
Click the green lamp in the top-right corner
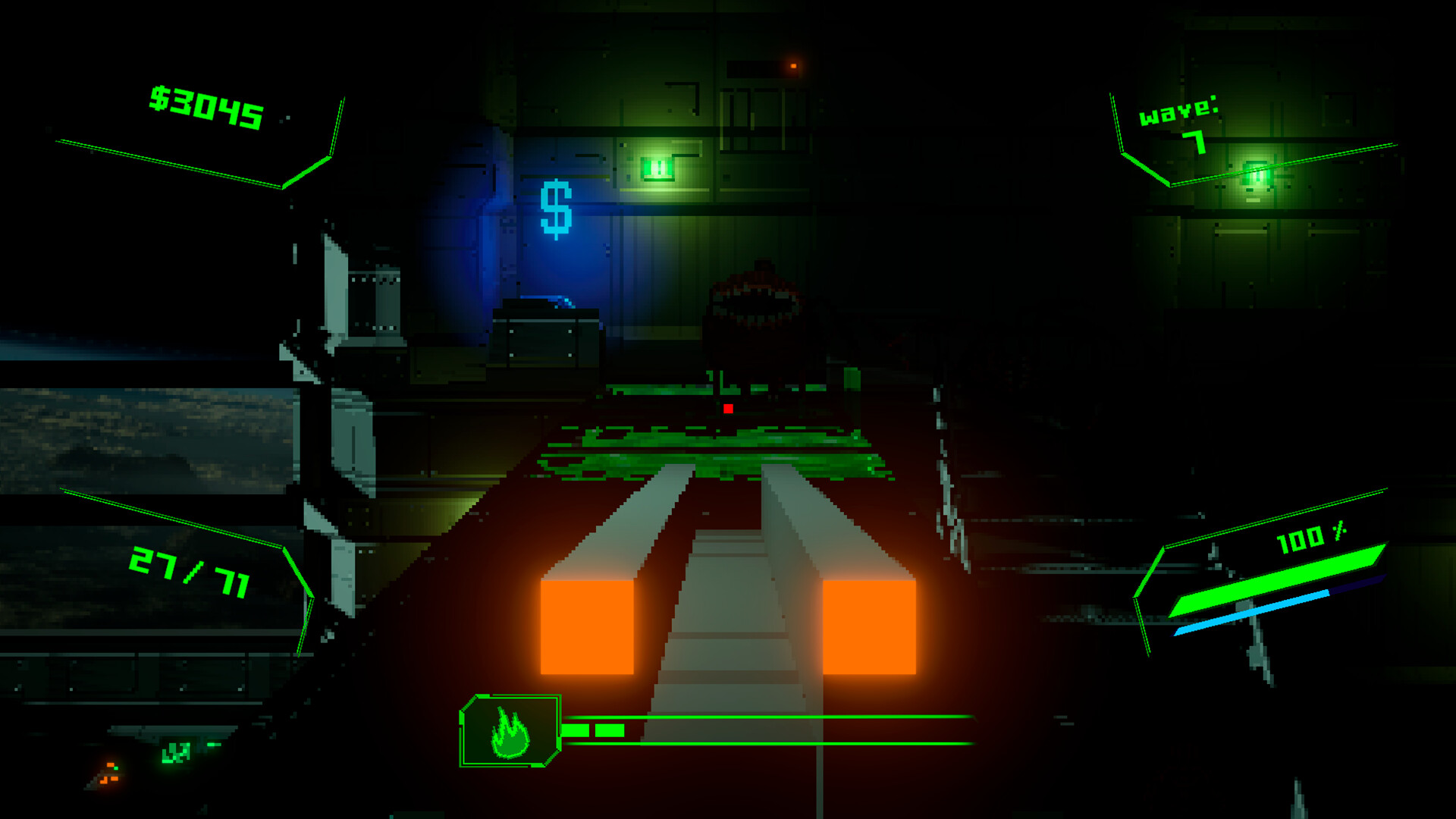1255,174
